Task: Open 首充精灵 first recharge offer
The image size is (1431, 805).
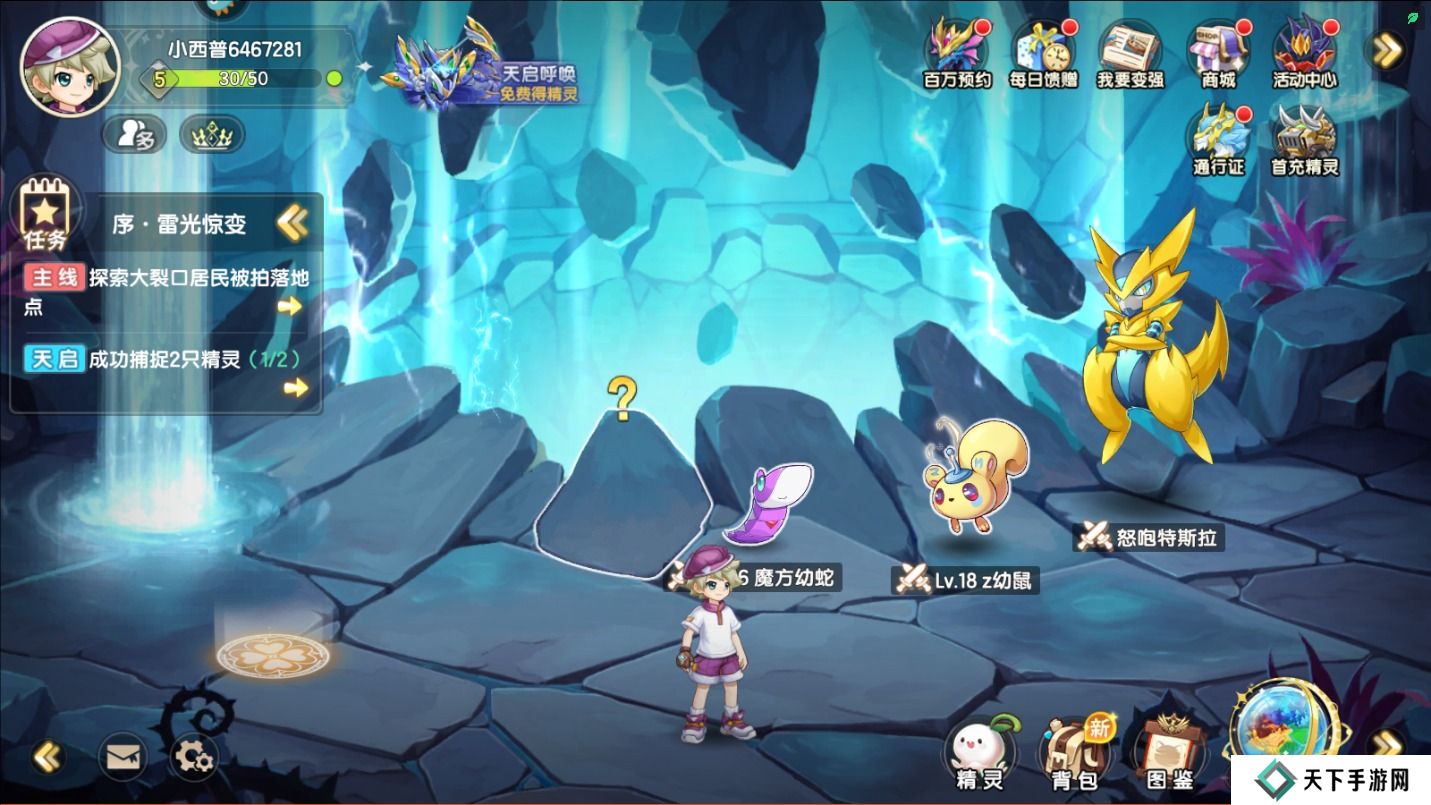Action: (1304, 141)
